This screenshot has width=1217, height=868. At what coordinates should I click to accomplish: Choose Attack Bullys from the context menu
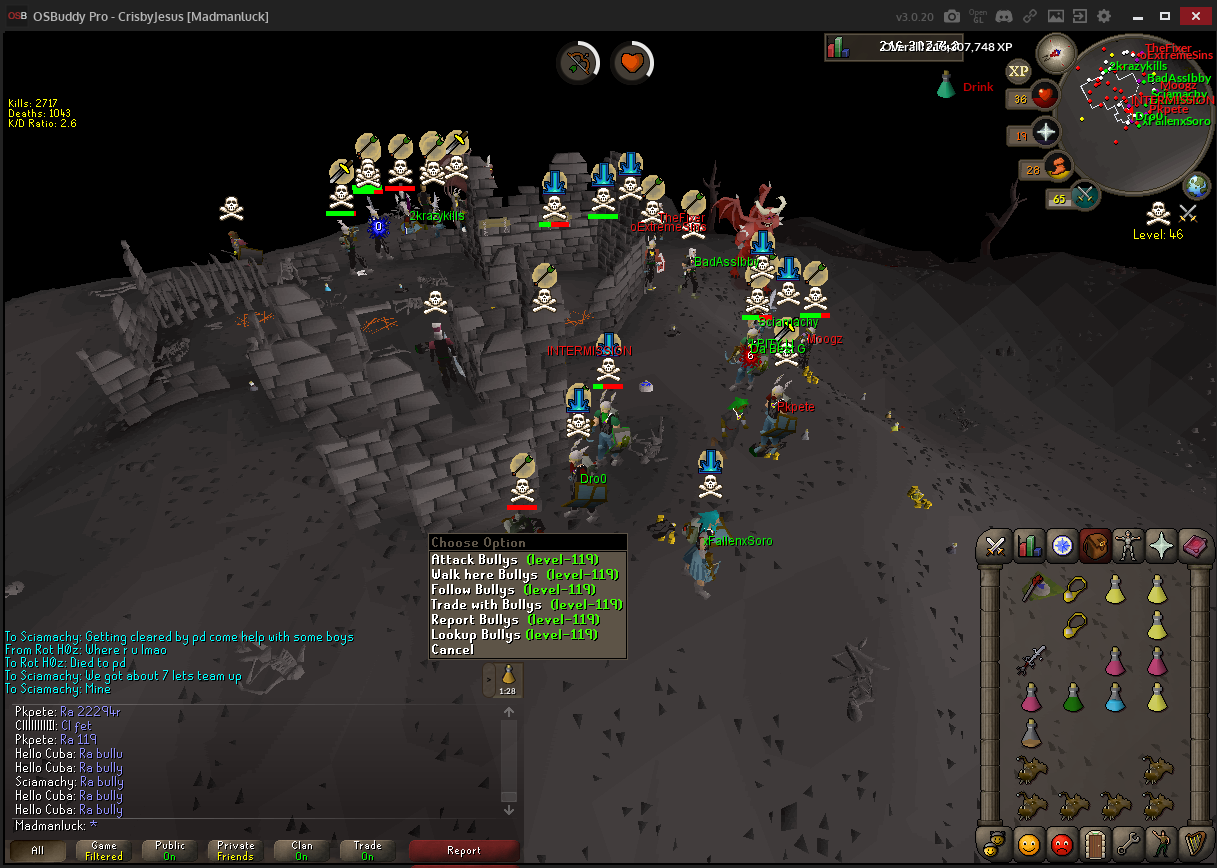(513, 560)
